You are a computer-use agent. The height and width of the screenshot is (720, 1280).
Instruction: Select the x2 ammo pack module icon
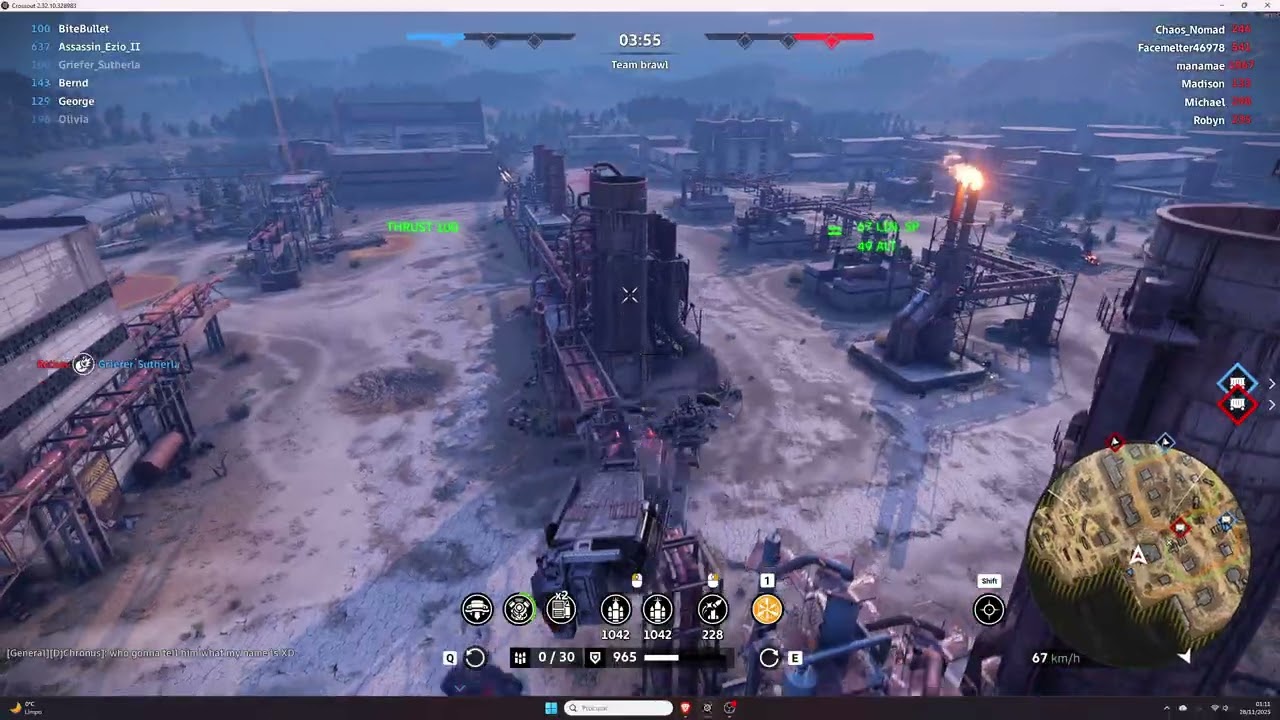[561, 609]
